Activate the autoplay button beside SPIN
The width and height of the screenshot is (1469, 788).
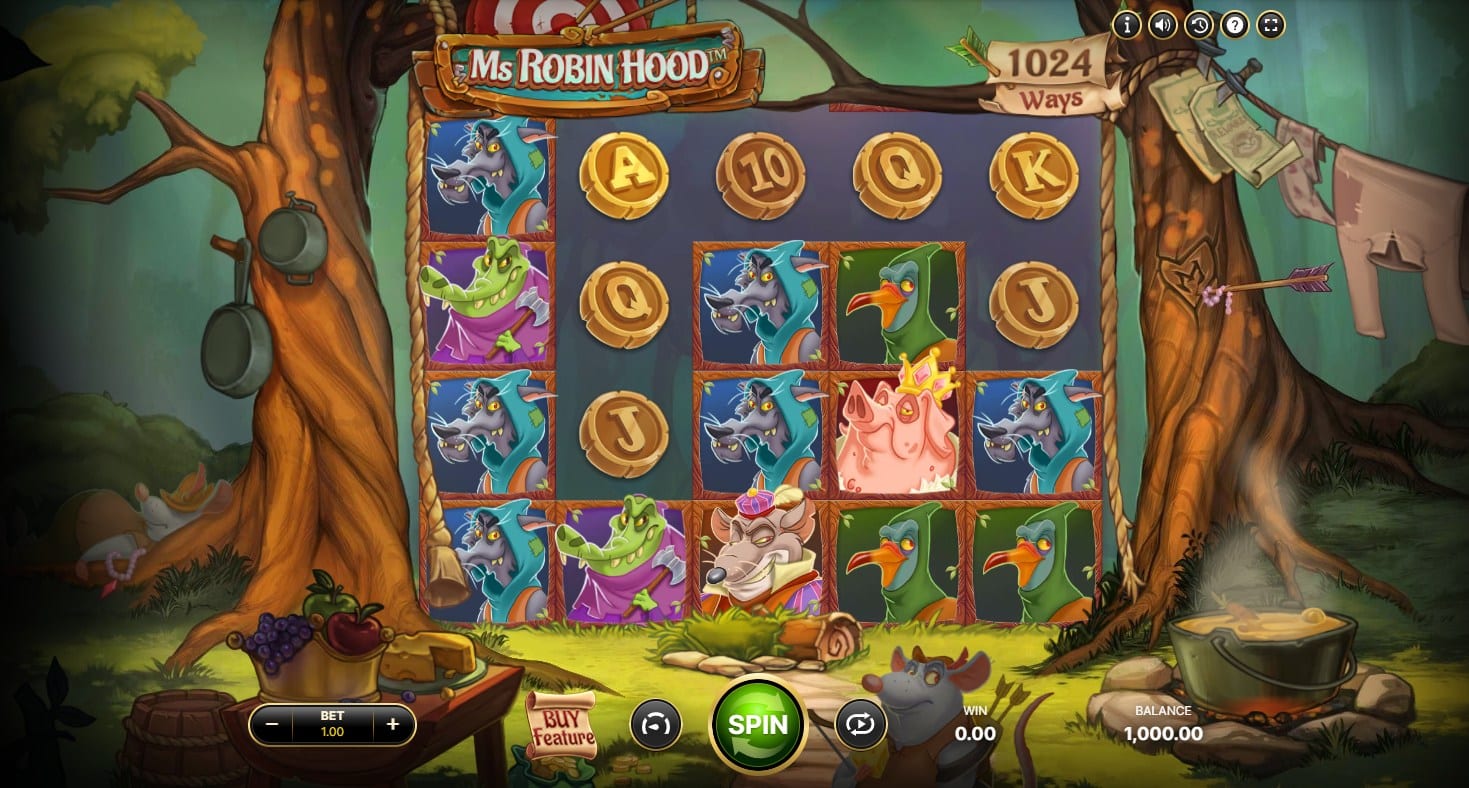pos(859,724)
